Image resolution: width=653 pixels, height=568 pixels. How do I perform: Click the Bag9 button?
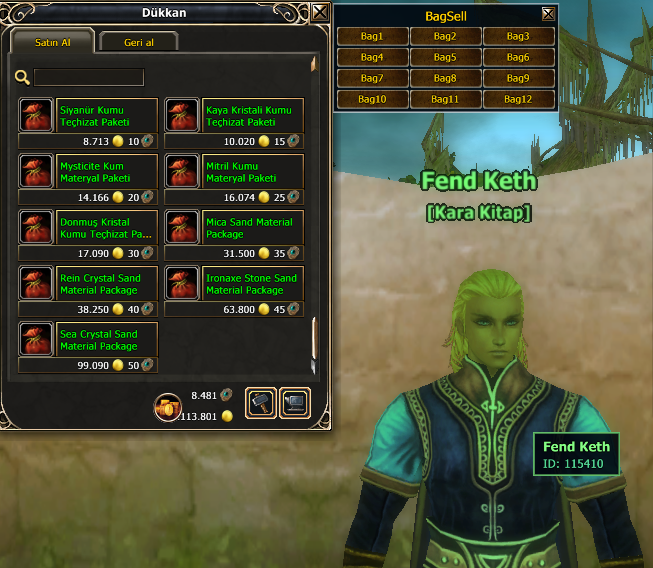coord(518,78)
